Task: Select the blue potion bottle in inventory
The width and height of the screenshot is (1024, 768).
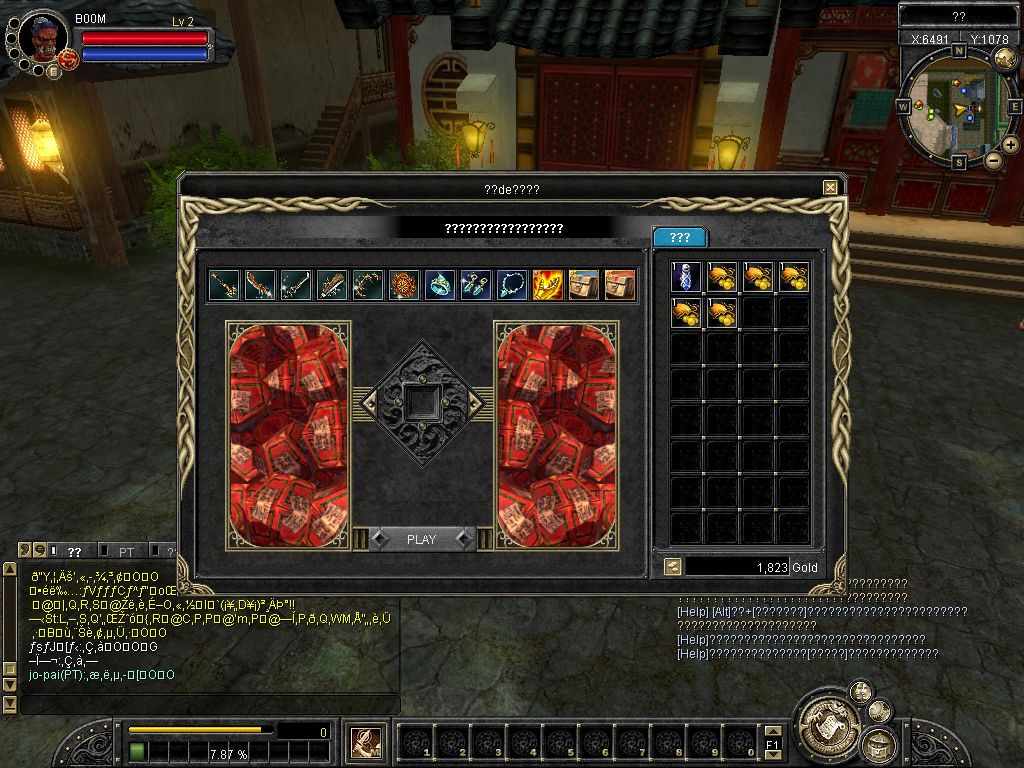Action: [685, 277]
